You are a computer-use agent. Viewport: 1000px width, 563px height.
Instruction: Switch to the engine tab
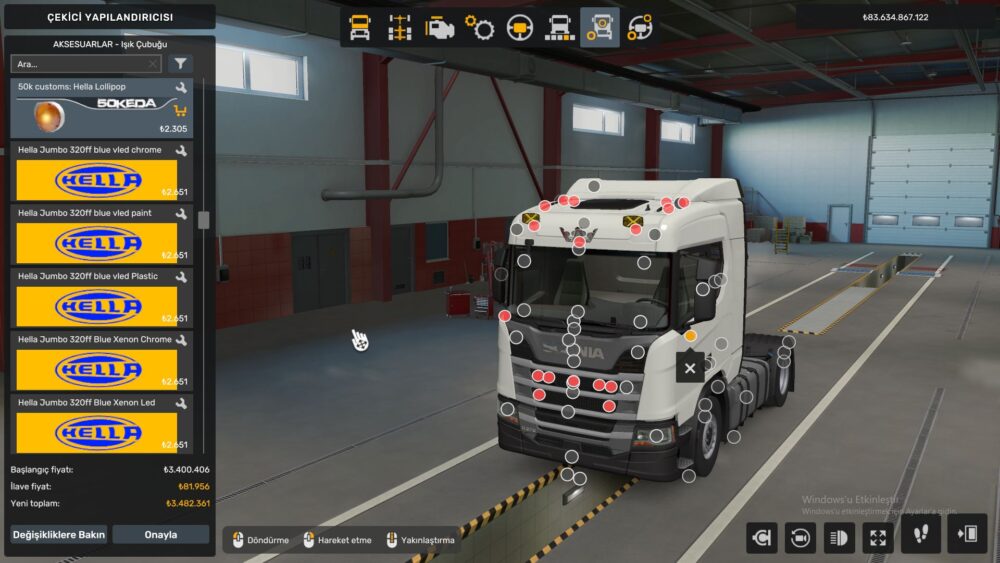[439, 28]
